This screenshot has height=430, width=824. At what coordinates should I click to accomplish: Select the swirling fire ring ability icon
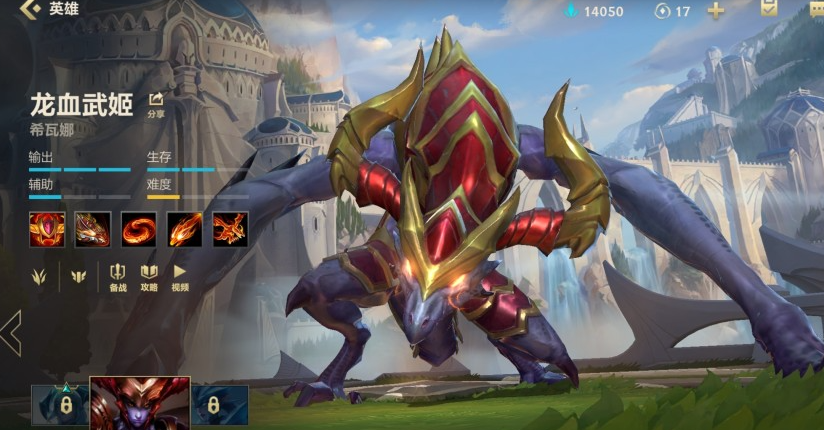tap(138, 229)
